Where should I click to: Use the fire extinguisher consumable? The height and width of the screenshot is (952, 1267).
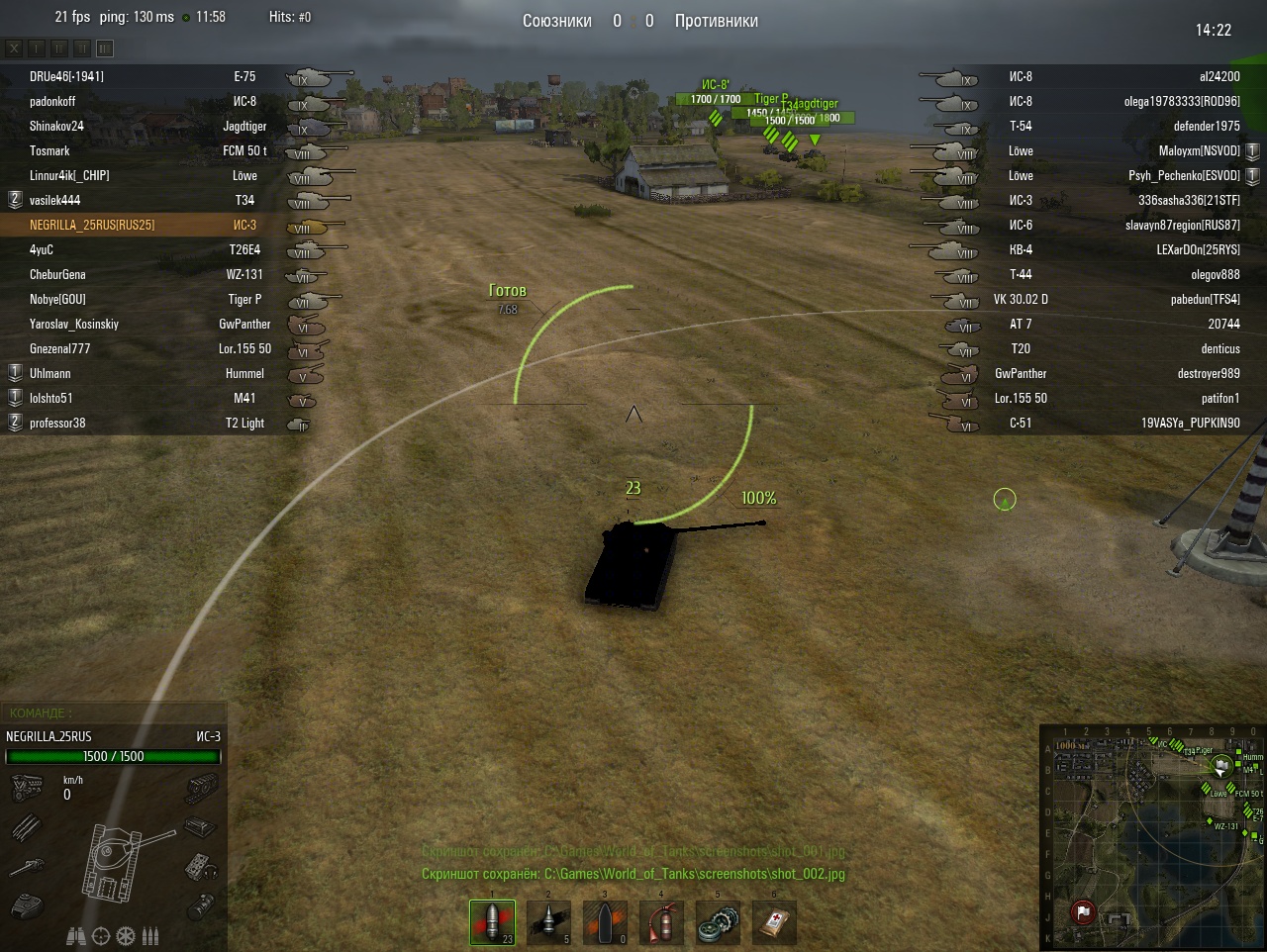[x=661, y=922]
